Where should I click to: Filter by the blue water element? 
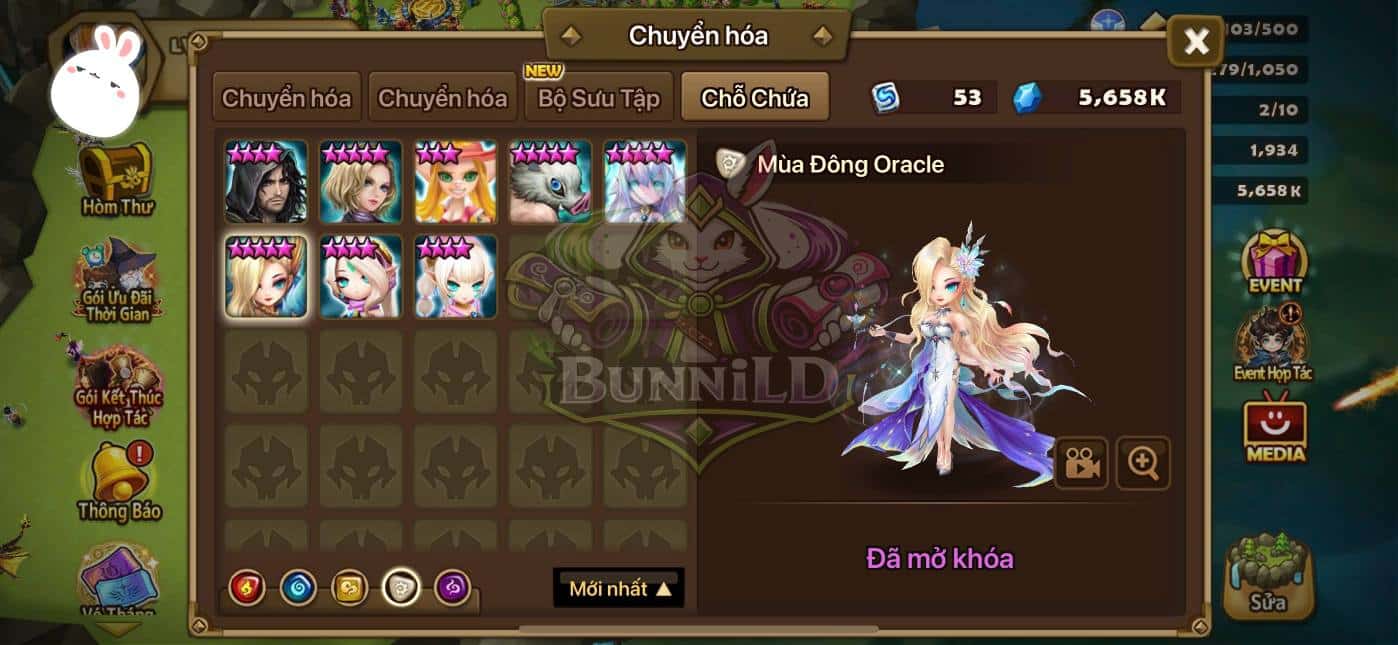298,588
